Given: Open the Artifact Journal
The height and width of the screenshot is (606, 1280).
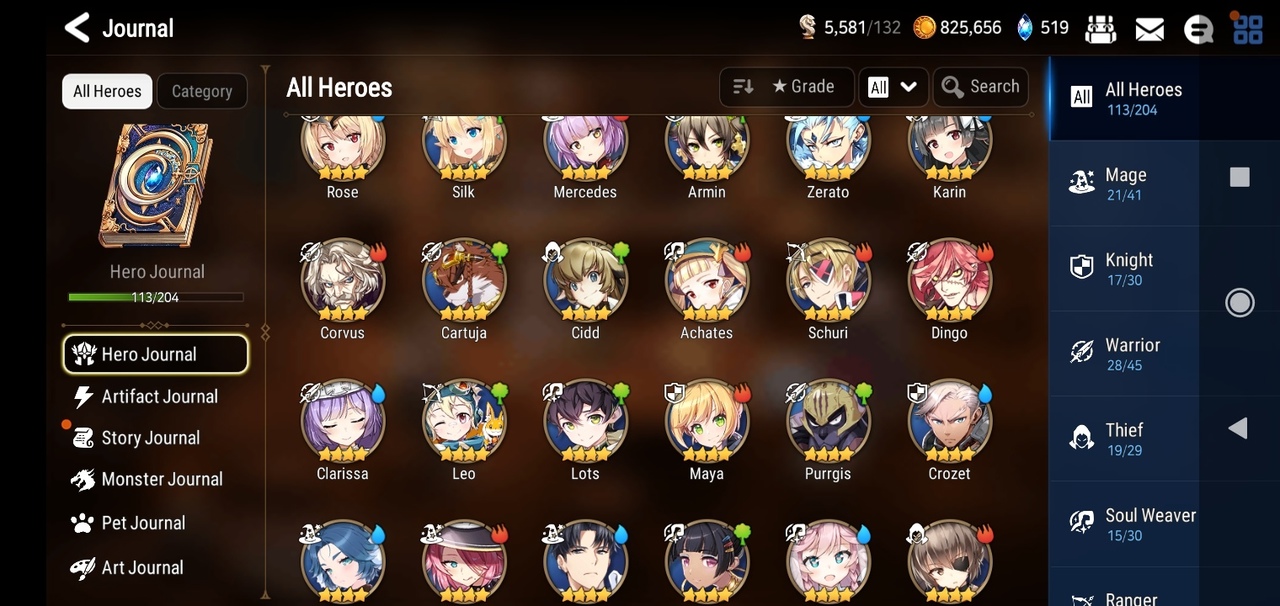Looking at the screenshot, I should 158,397.
